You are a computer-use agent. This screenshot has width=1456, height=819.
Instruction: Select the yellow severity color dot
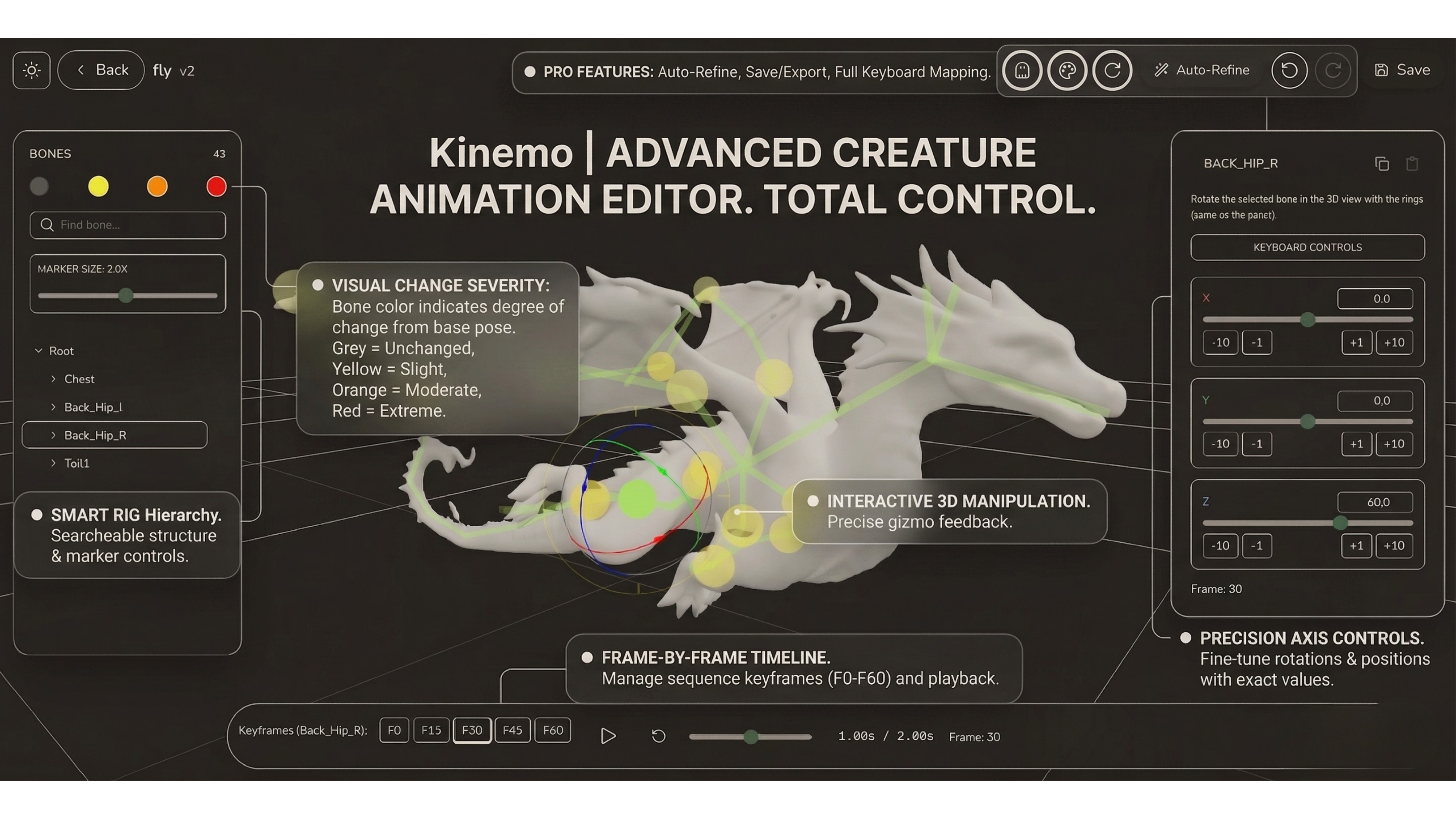98,186
